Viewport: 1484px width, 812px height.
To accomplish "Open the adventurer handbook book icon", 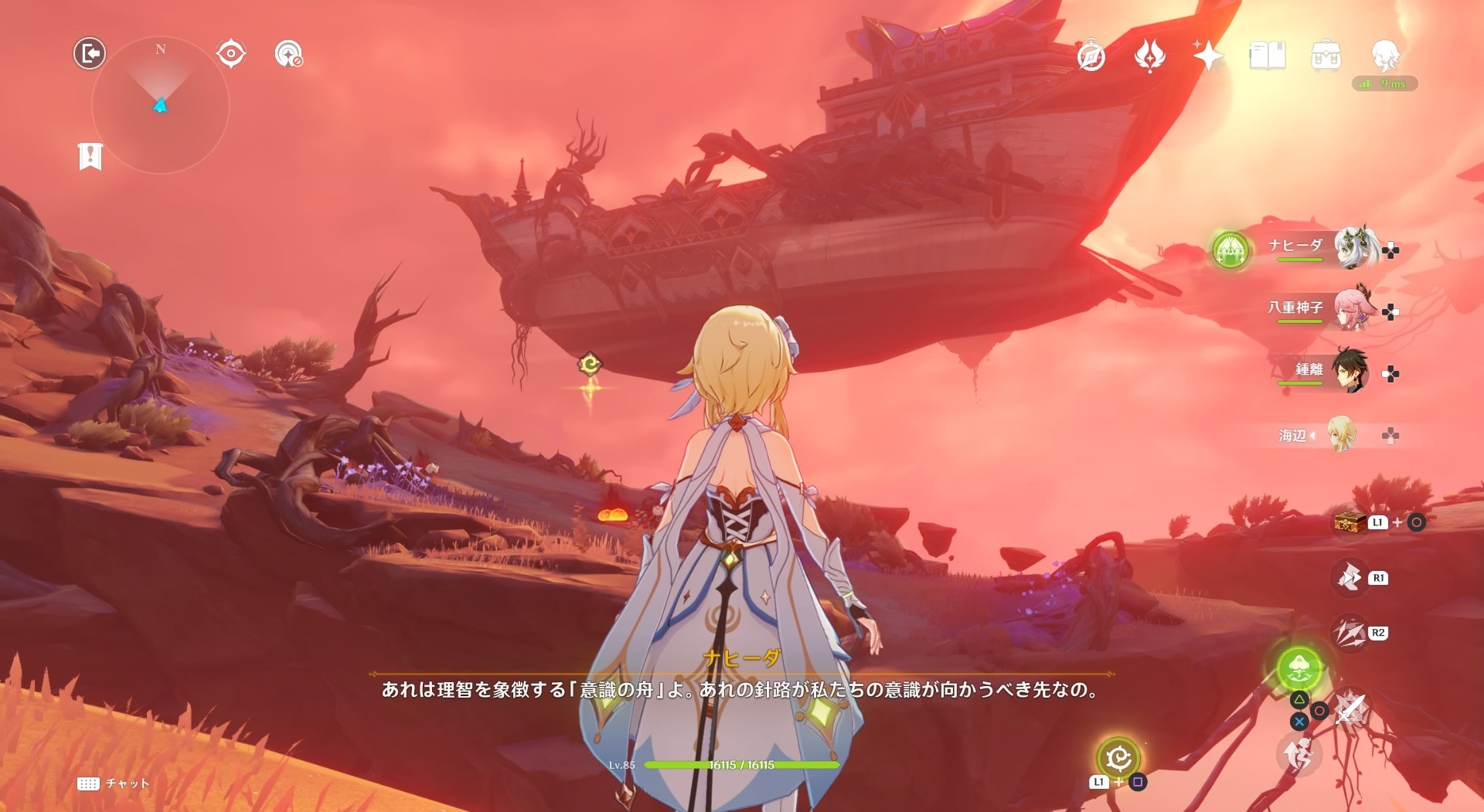I will (1268, 56).
